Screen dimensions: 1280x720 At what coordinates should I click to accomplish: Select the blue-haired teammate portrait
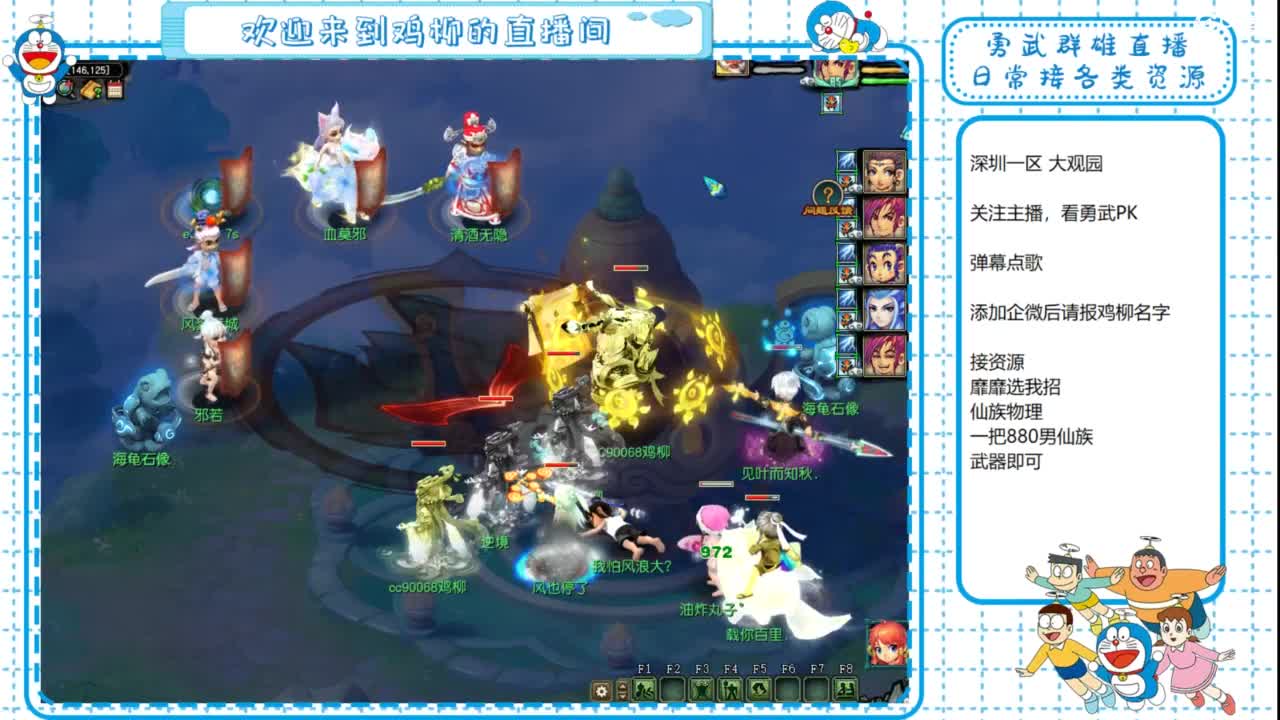pyautogui.click(x=882, y=306)
